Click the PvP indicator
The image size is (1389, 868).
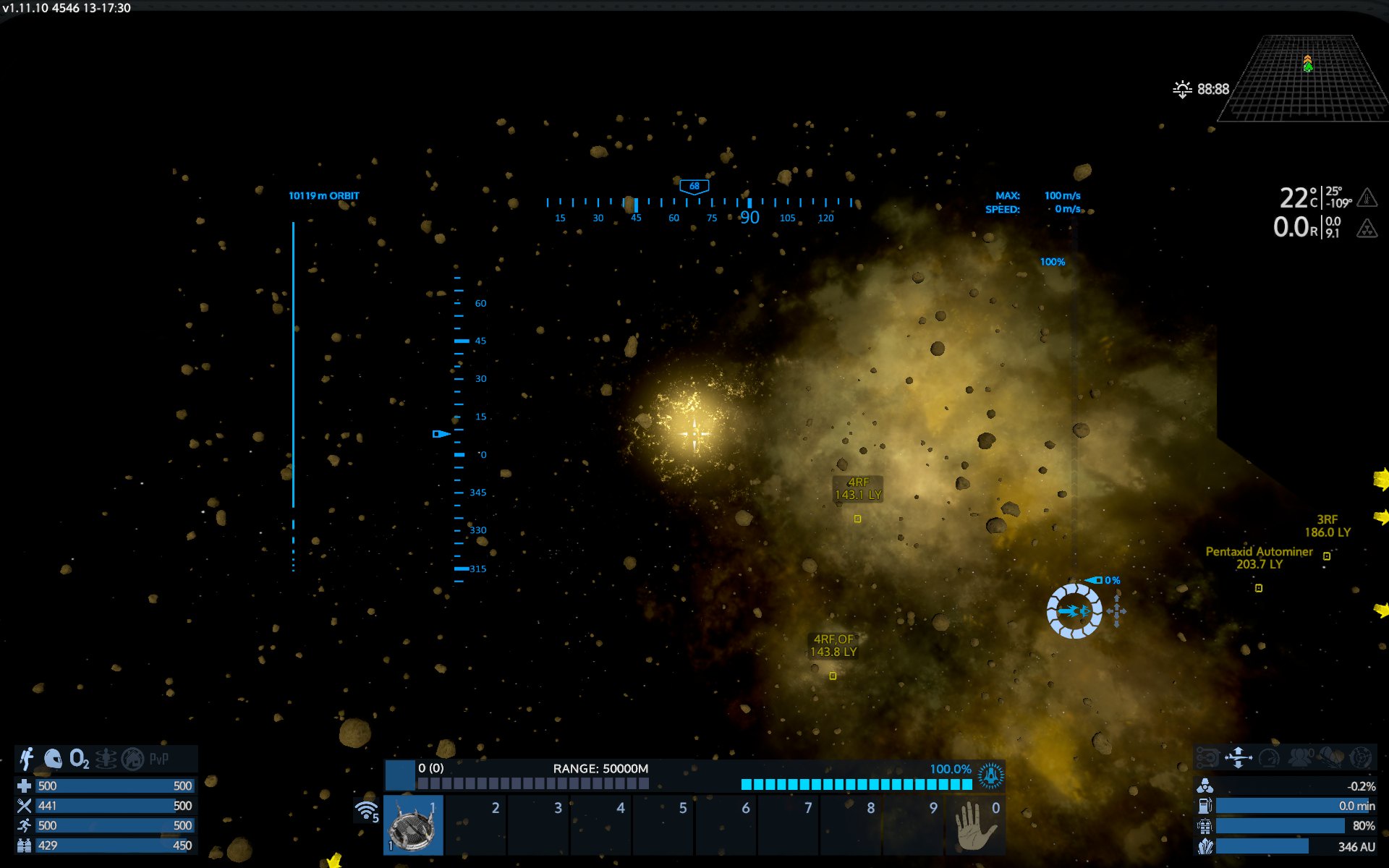click(159, 759)
